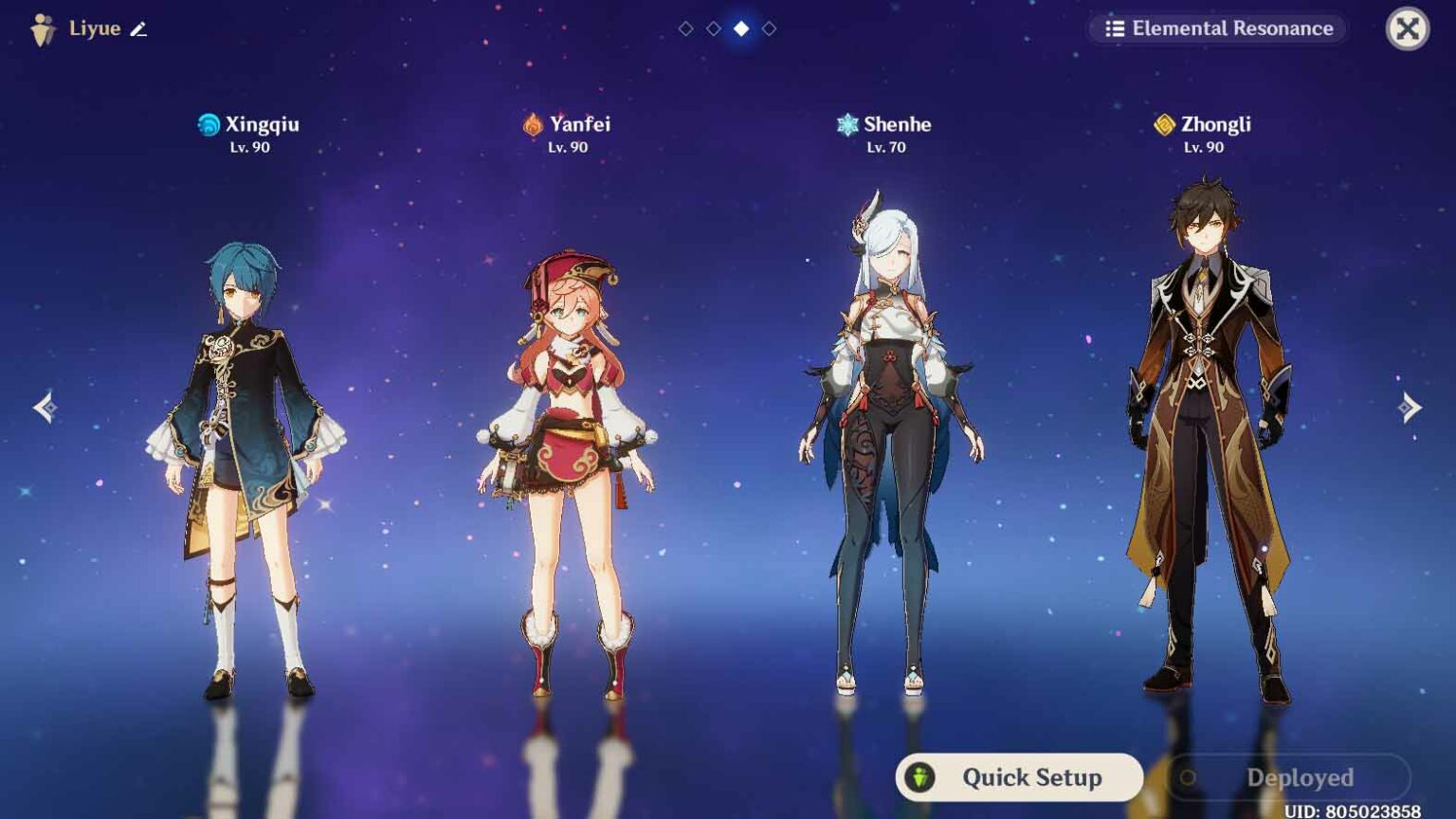1456x819 pixels.
Task: Edit the Liyue party name
Action: (x=138, y=29)
